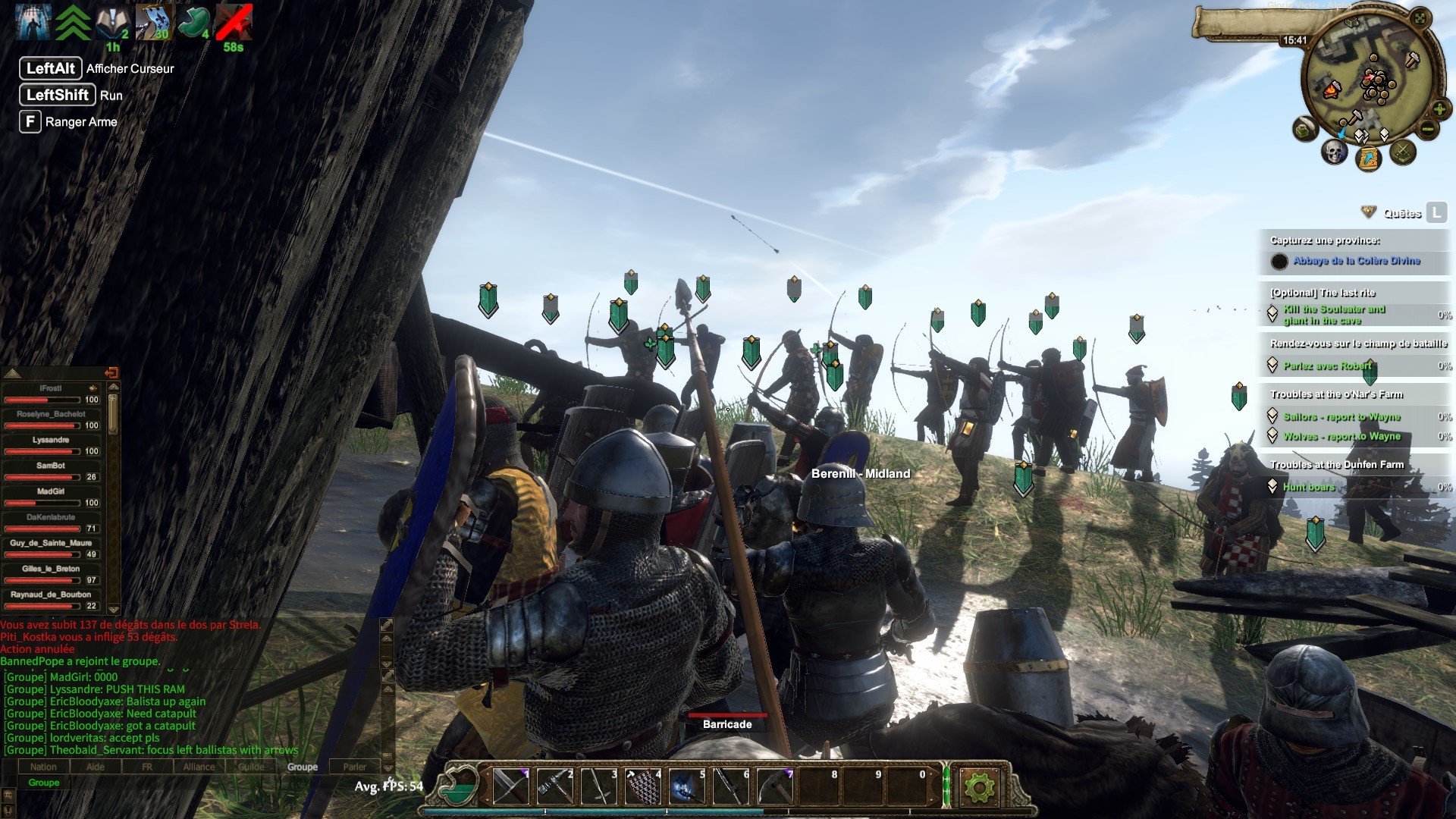Switch to the Alliance chat tab
This screenshot has width=1456, height=819.
coord(199,767)
